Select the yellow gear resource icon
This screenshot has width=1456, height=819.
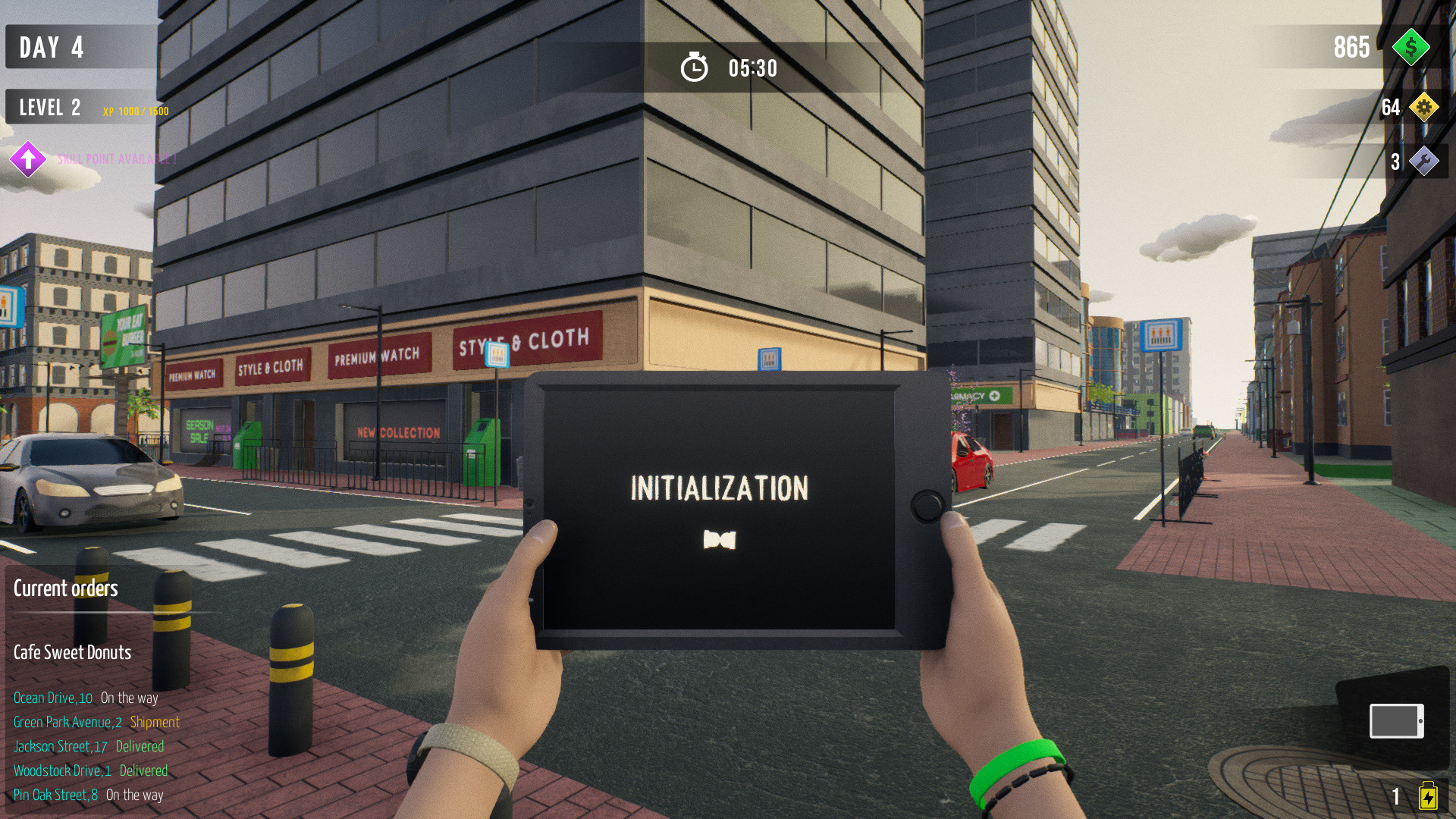(1426, 108)
